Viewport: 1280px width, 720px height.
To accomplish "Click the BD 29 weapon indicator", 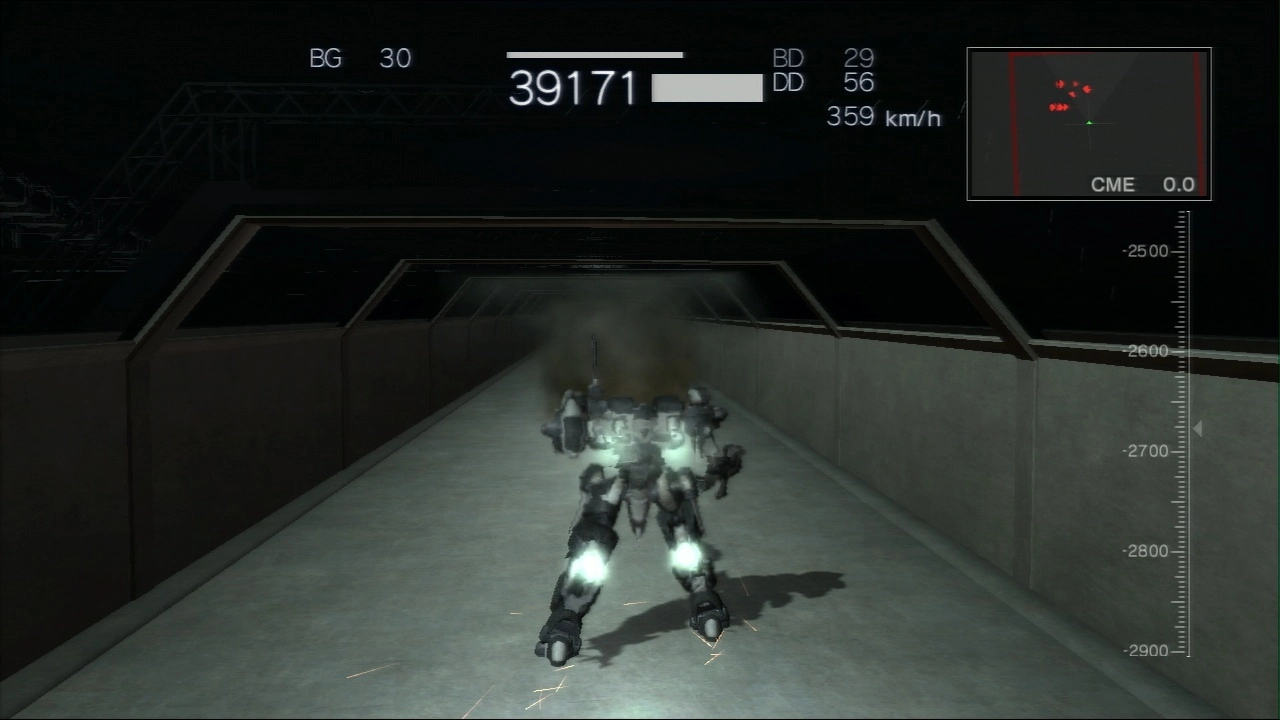I will (825, 58).
